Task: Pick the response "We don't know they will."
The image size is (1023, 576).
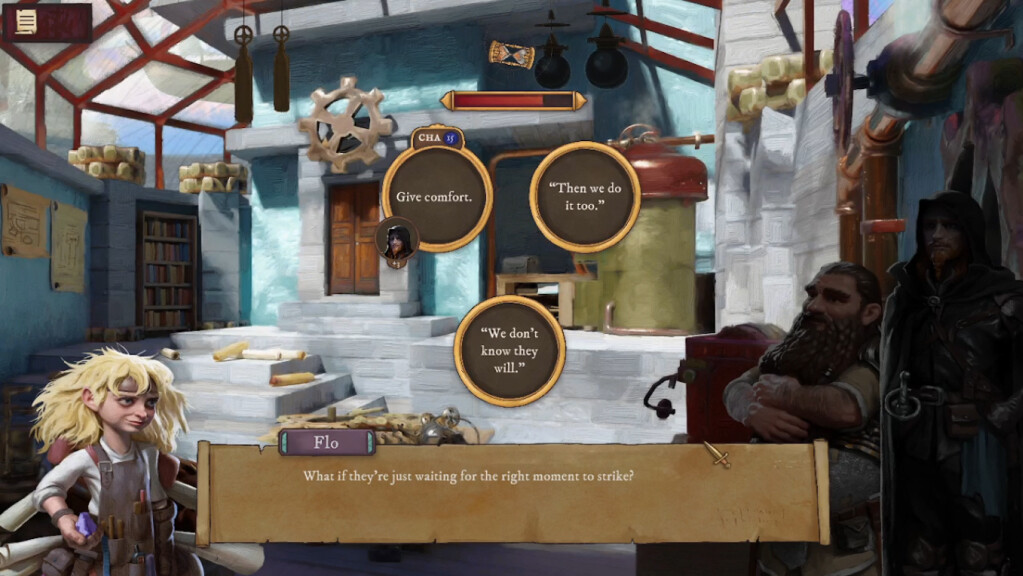Action: tap(509, 349)
